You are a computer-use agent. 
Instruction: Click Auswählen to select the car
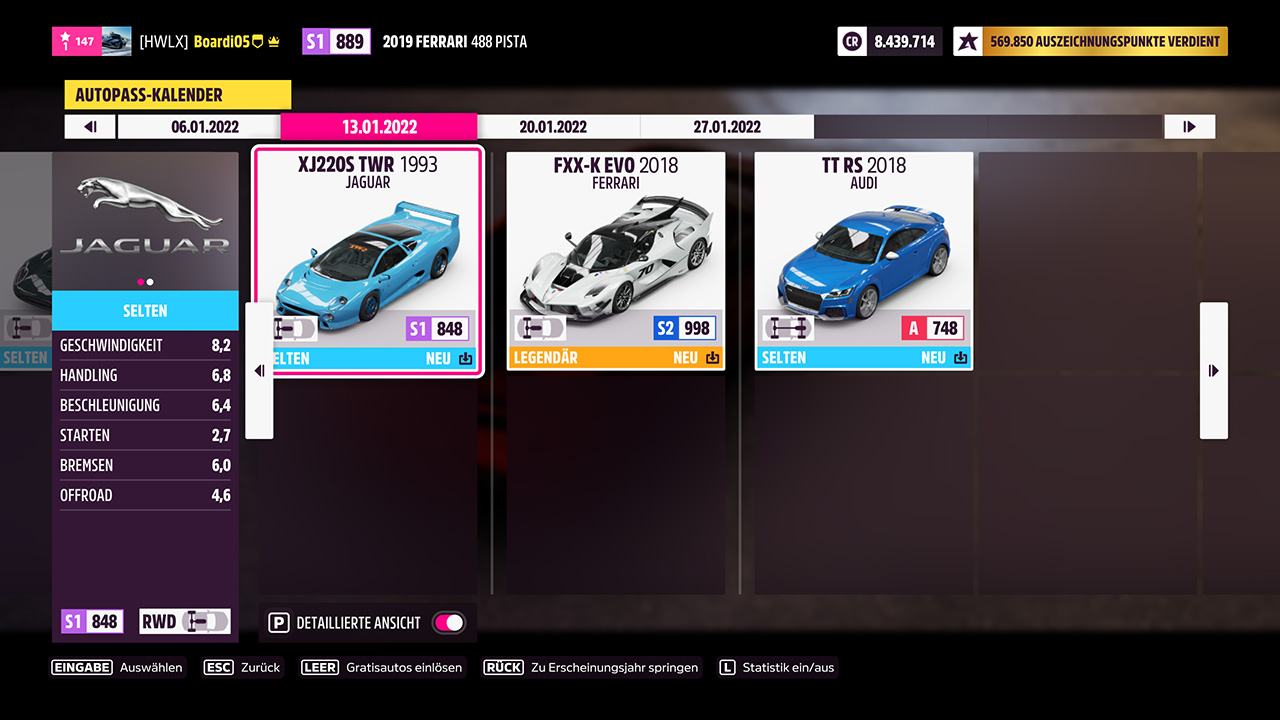[x=118, y=667]
